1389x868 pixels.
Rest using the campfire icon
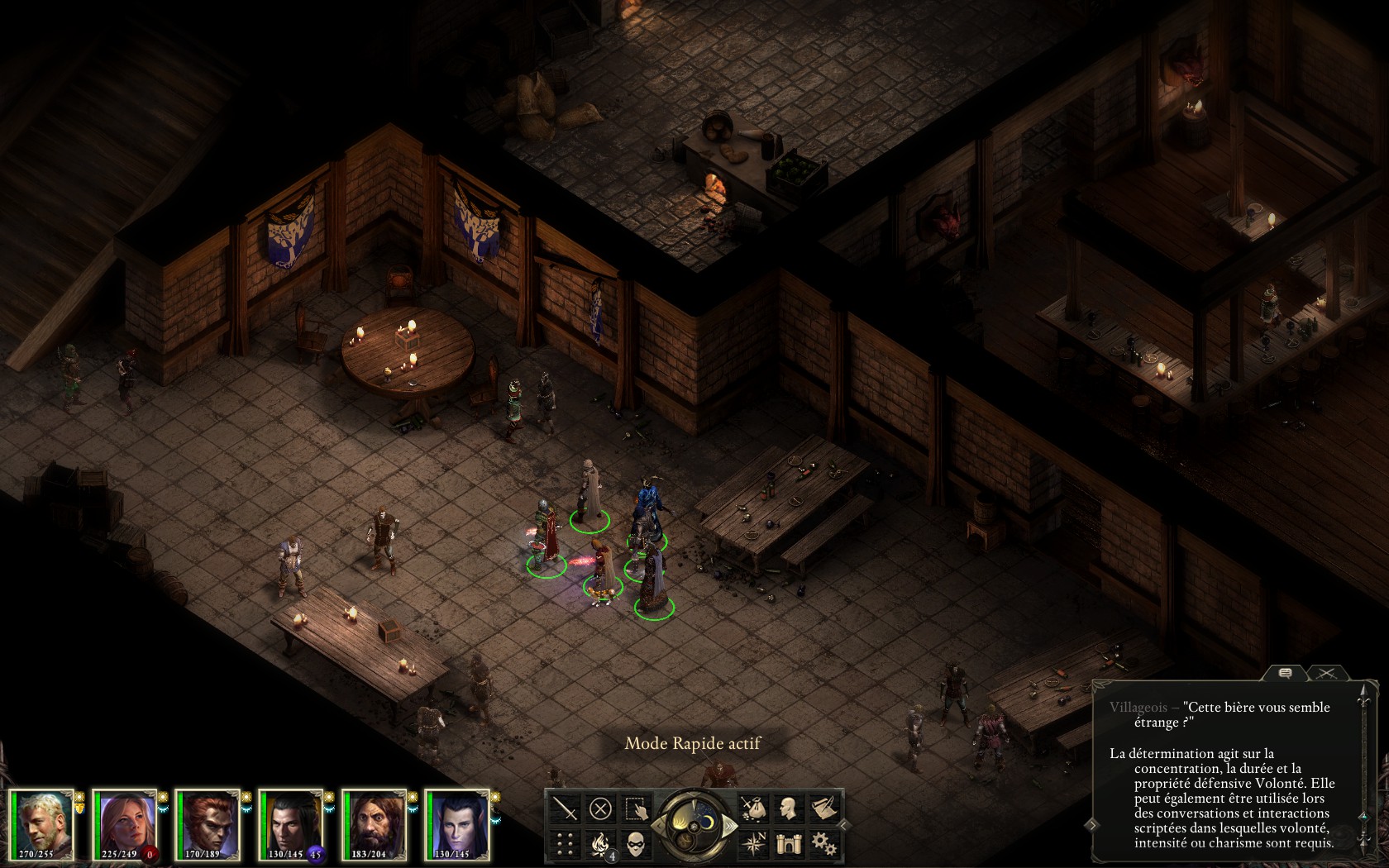pyautogui.click(x=601, y=843)
